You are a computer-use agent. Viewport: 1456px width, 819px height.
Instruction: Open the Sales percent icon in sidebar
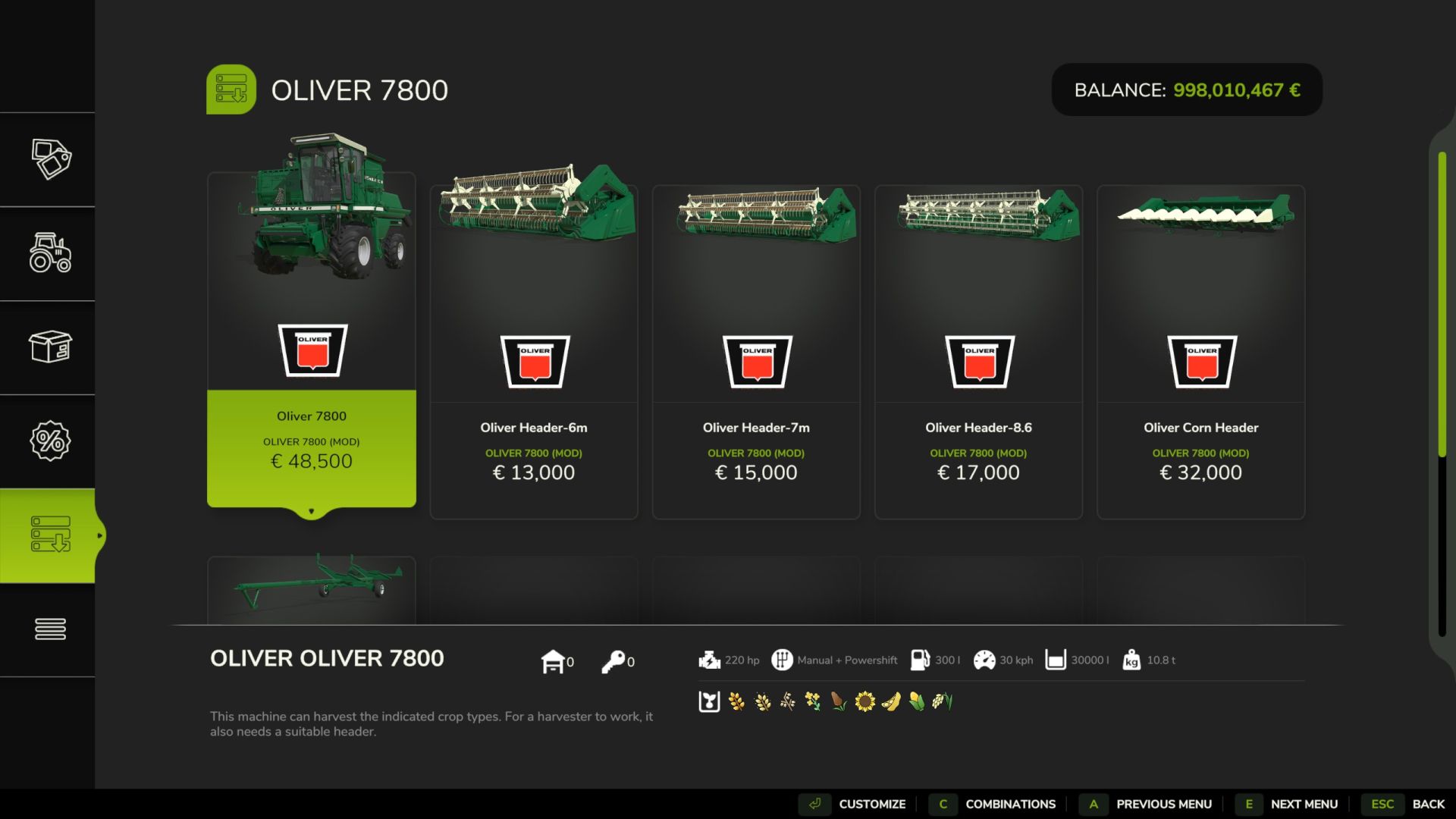point(50,441)
